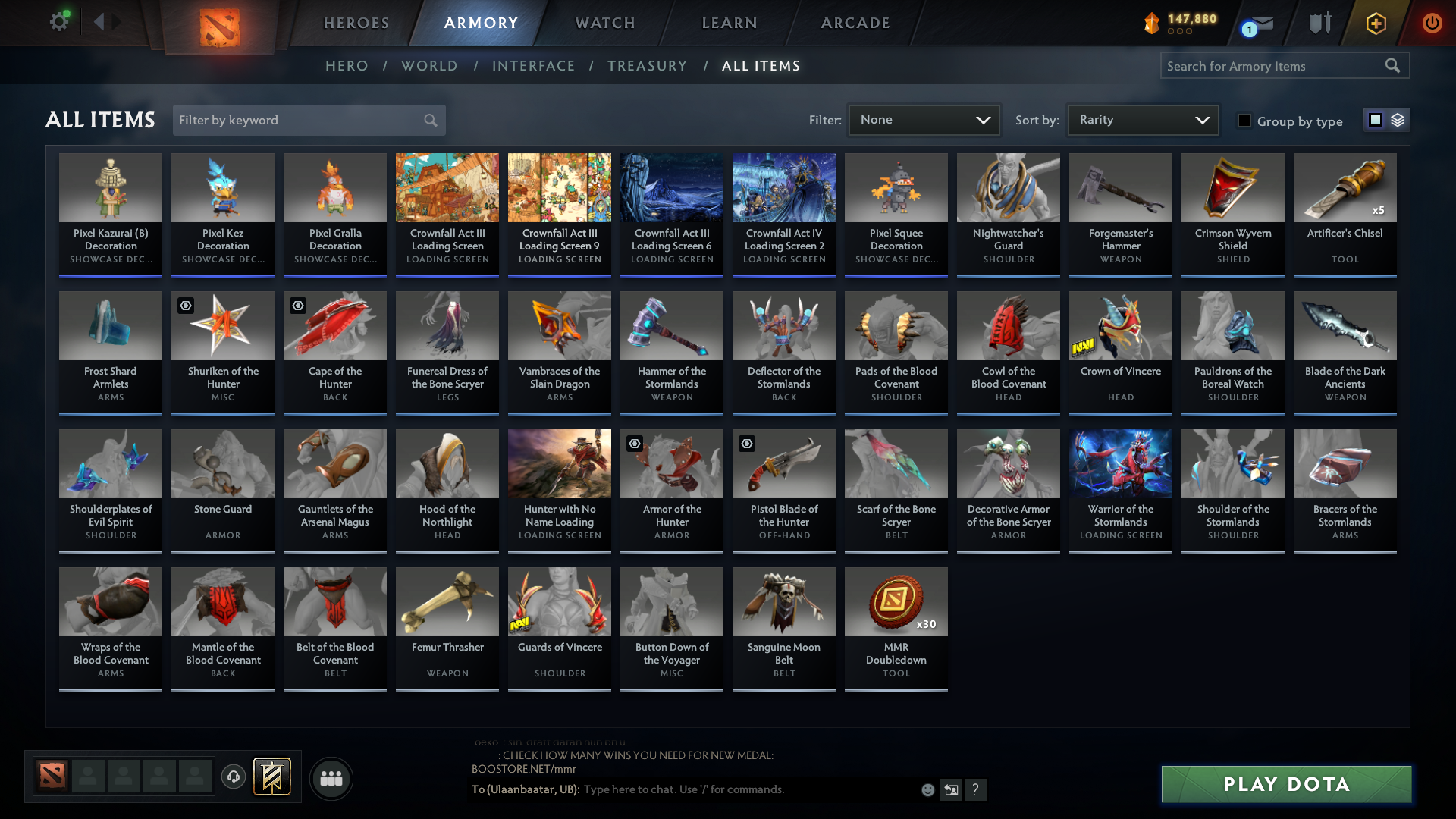
Task: Switch to the WATCH tab
Action: tap(604, 23)
